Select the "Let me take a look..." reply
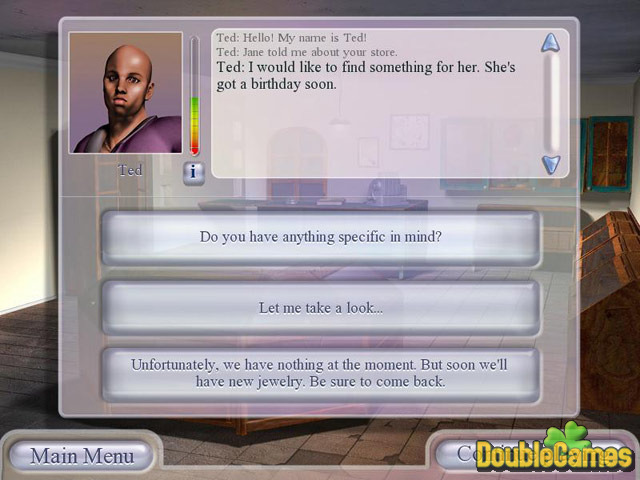Screen dimensions: 640x480 pos(321,307)
